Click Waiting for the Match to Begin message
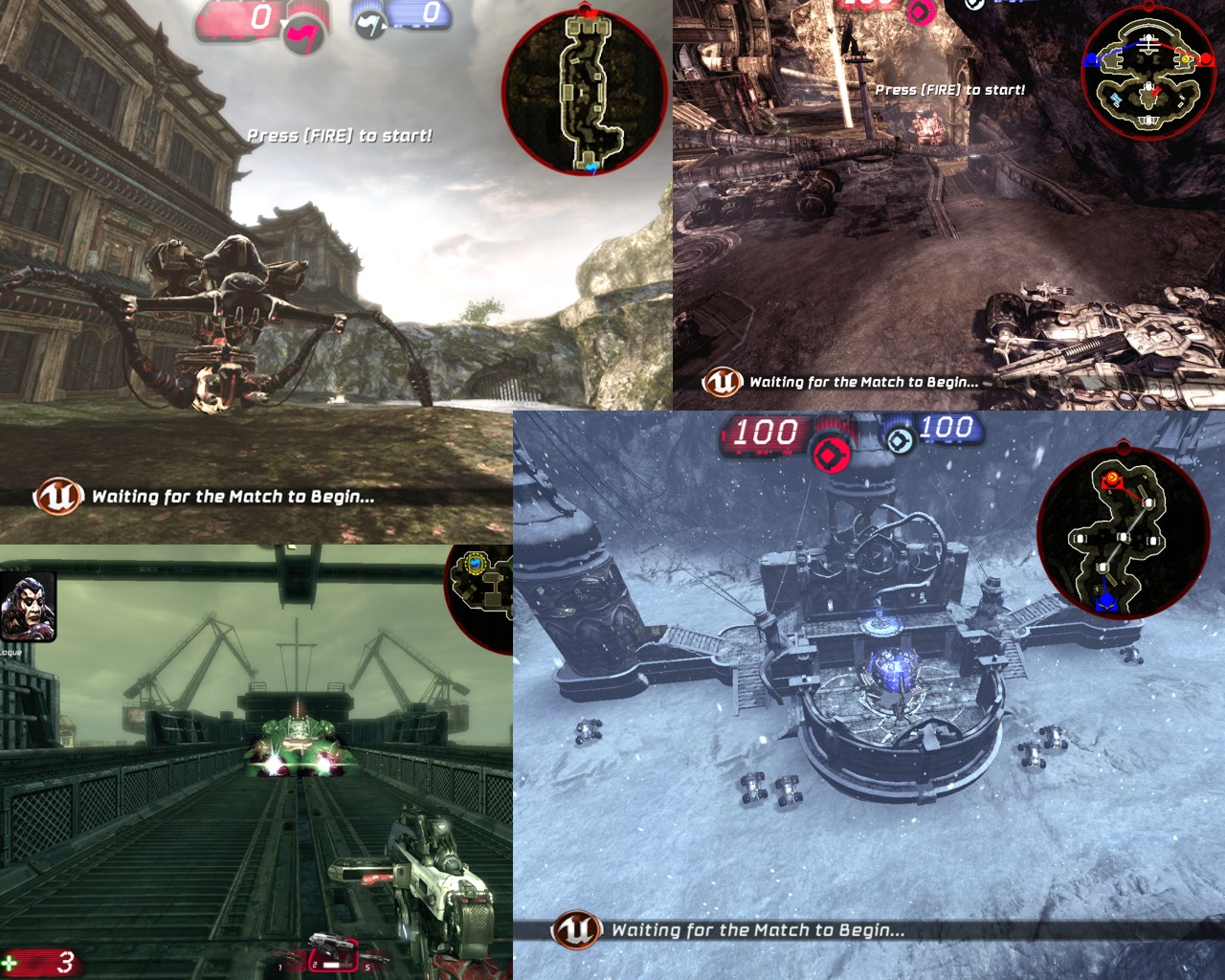 click(x=234, y=497)
